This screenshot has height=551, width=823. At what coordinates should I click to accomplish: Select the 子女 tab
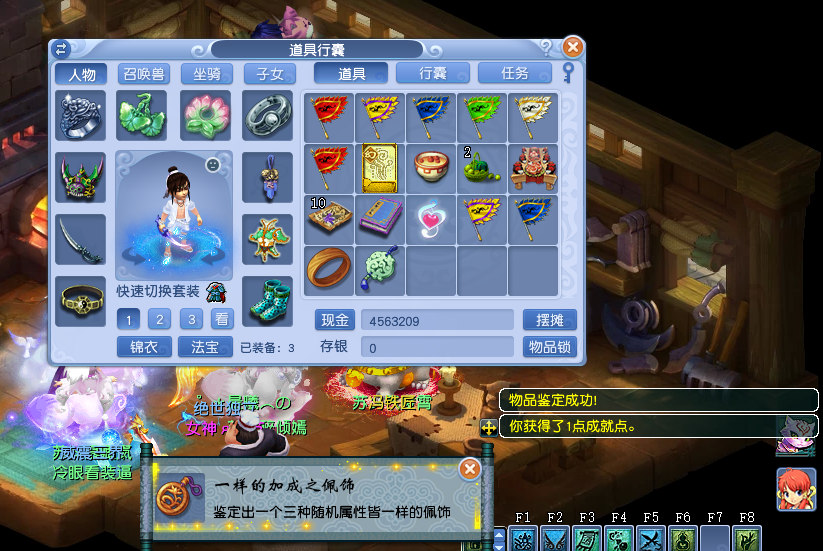(270, 74)
